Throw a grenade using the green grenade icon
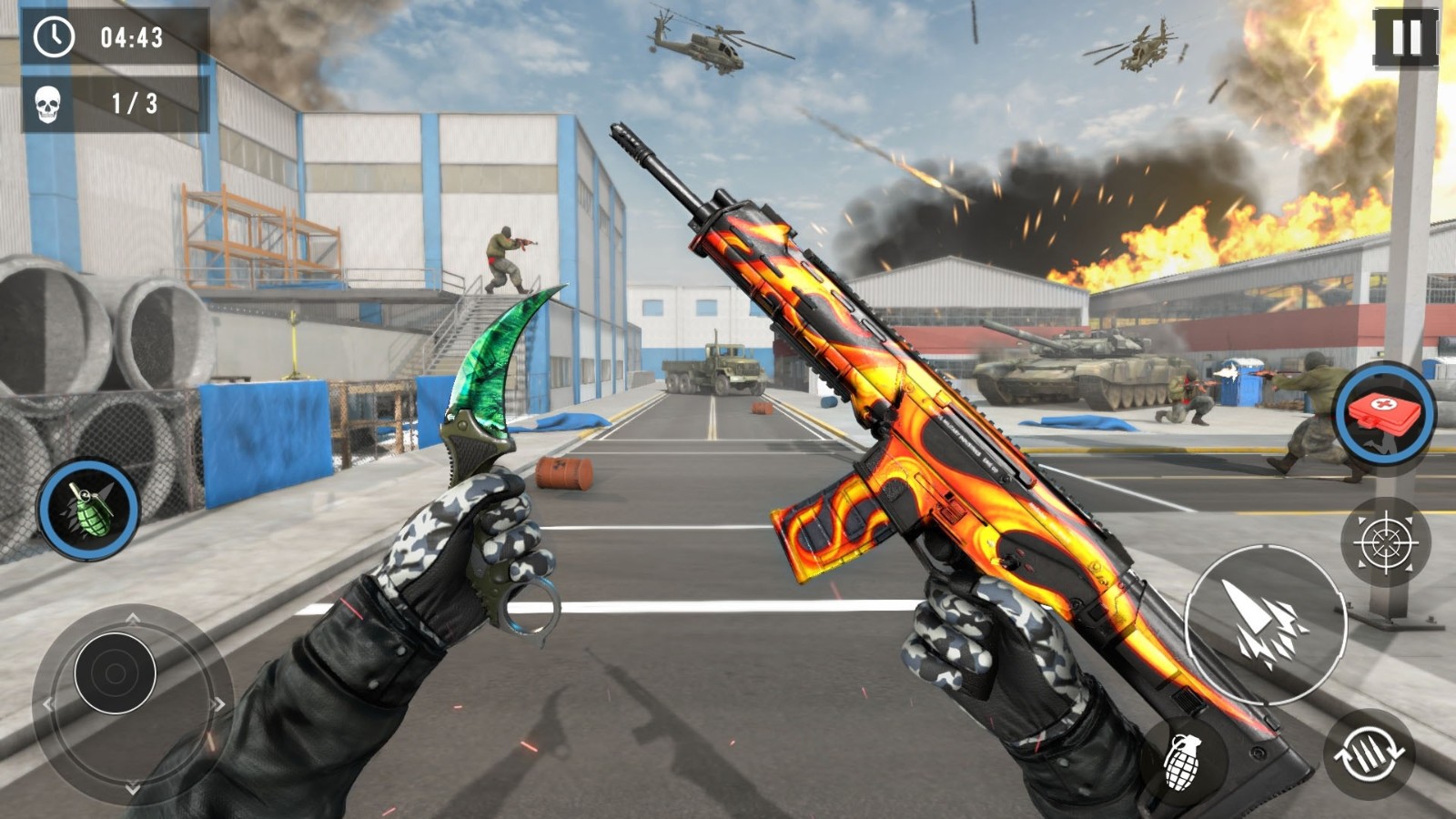This screenshot has height=819, width=1456. pos(88,510)
